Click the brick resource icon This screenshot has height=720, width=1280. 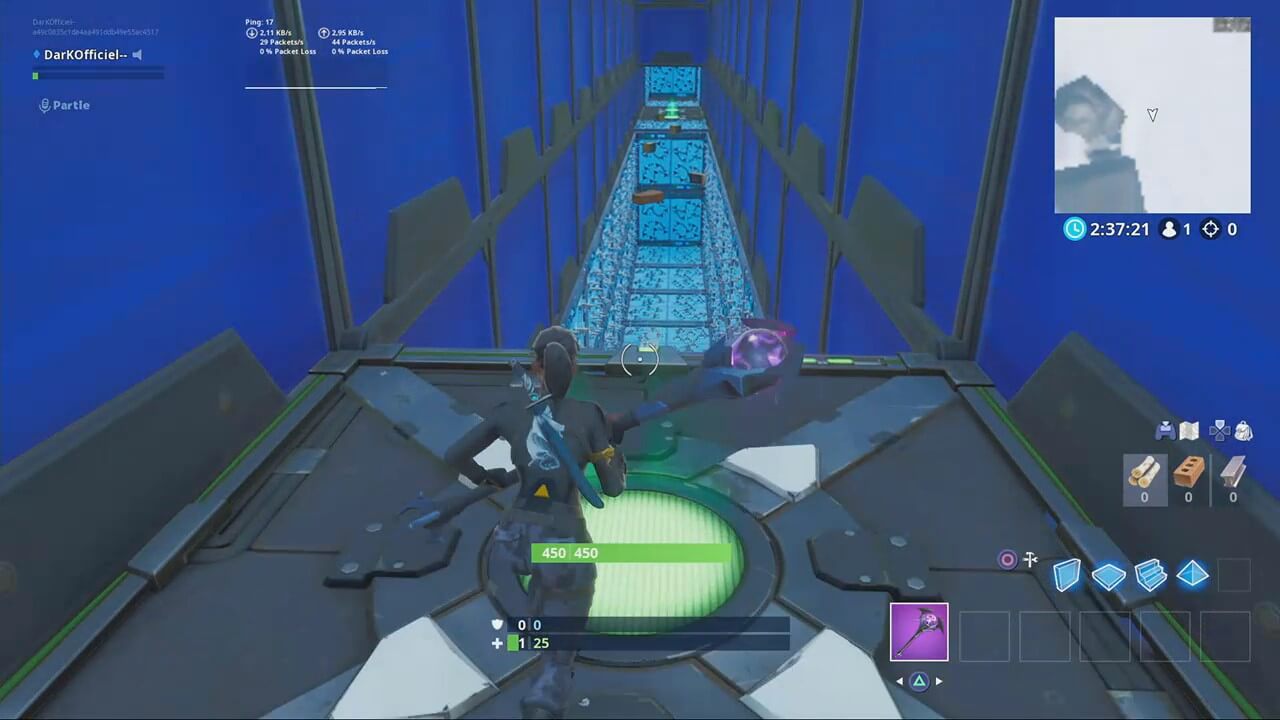[1188, 472]
